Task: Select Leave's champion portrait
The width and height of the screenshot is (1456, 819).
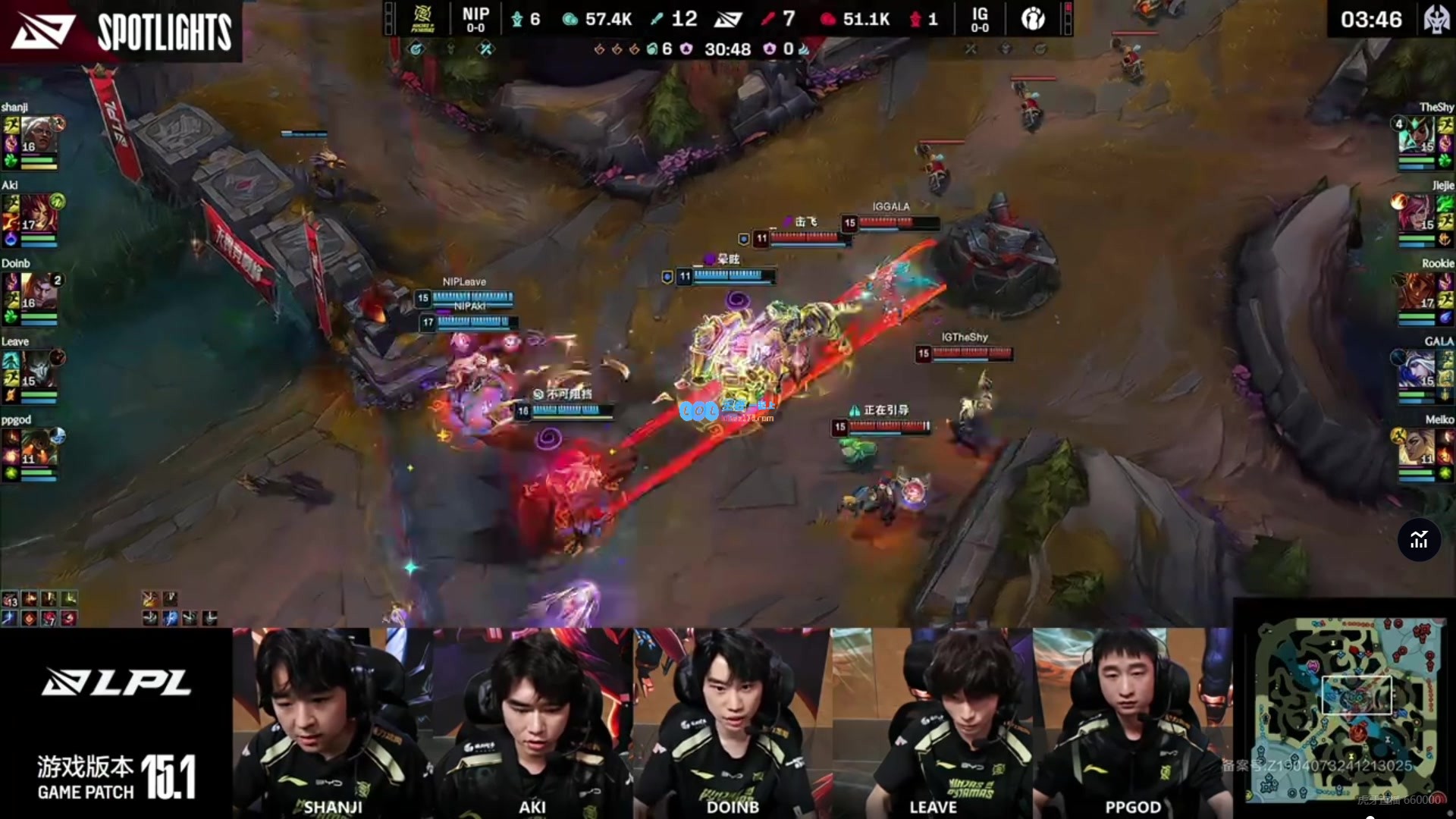Action: (x=36, y=369)
